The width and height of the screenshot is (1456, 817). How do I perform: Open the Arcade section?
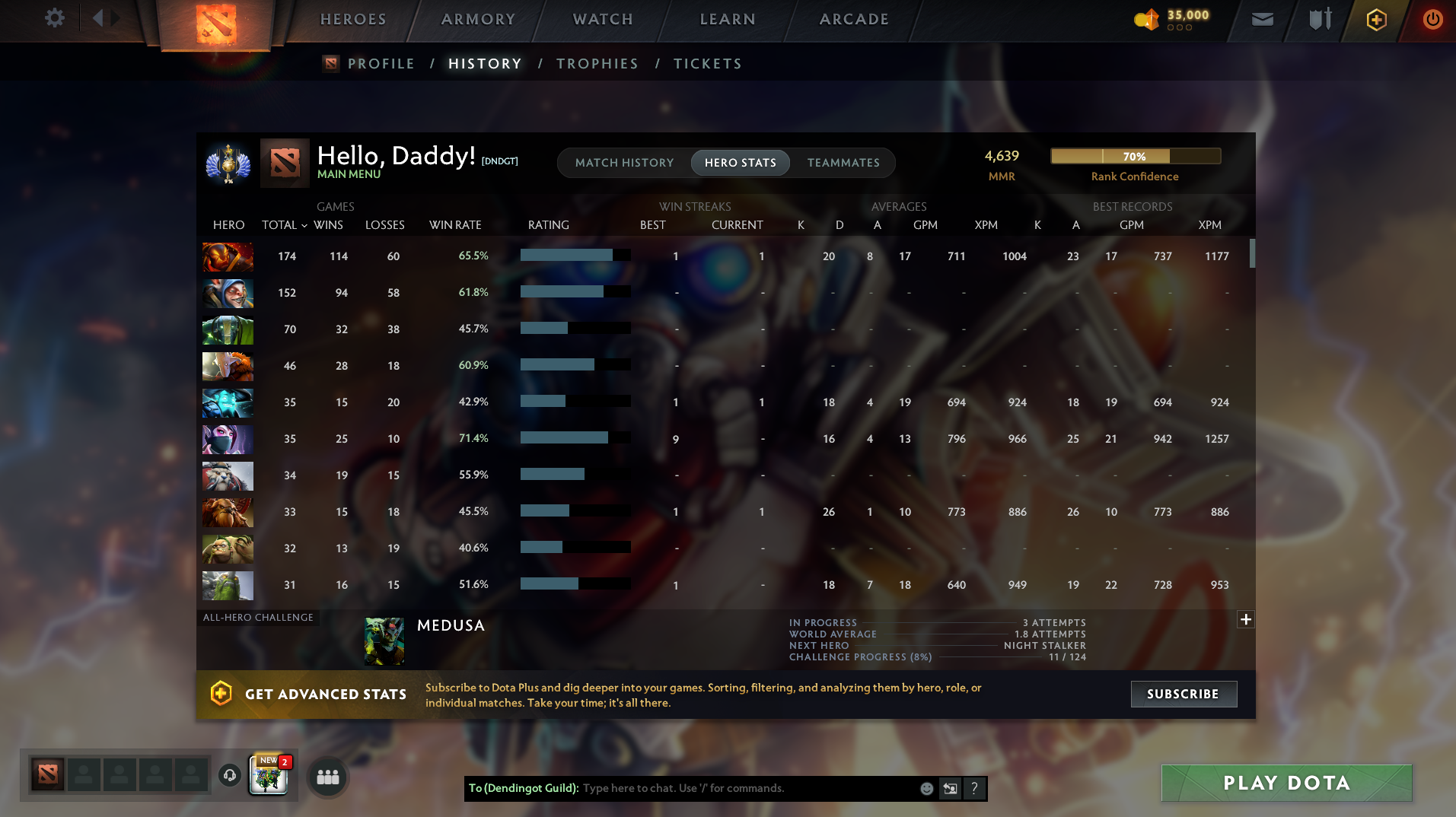pos(852,20)
